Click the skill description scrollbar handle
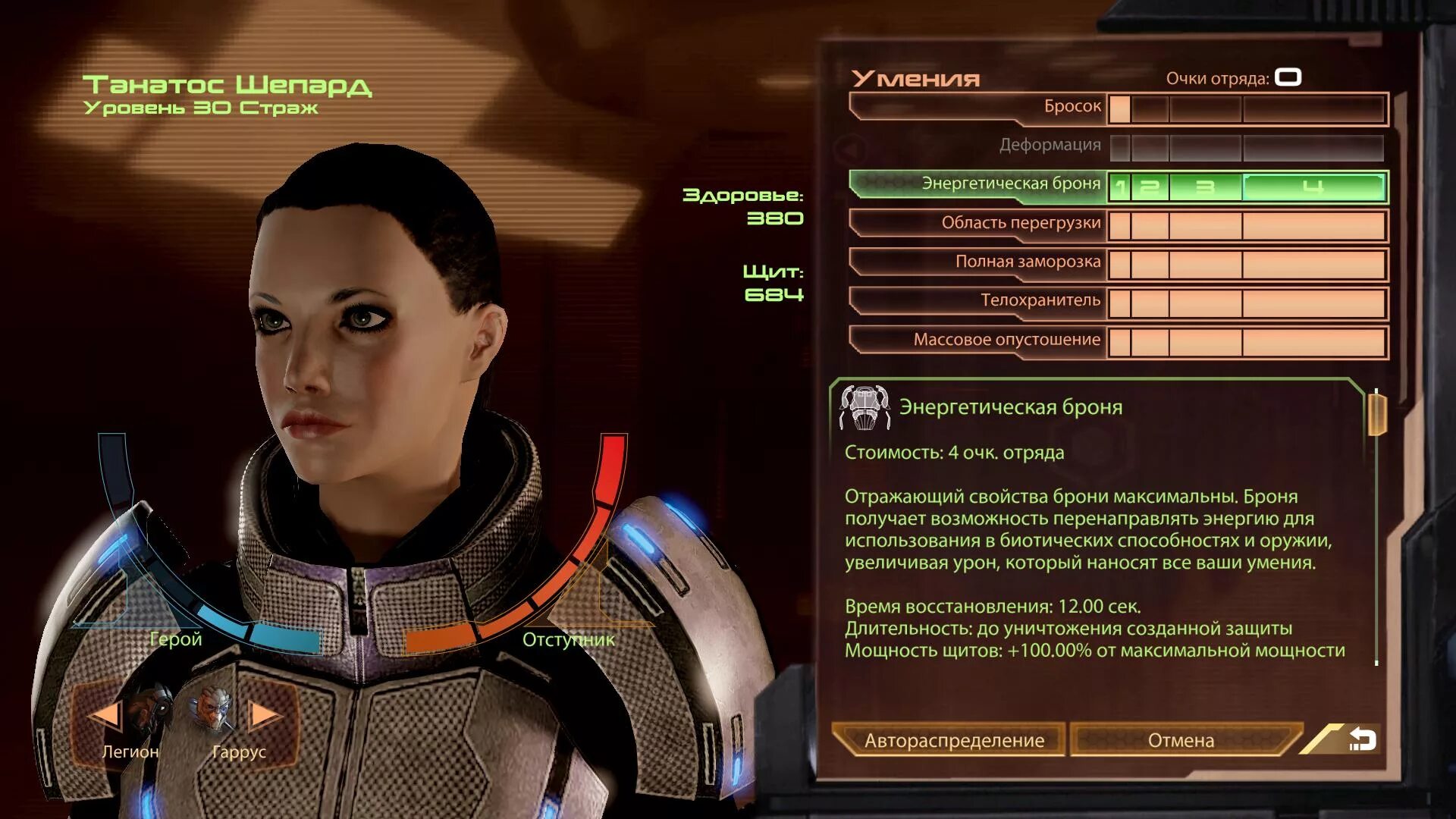This screenshot has height=819, width=1456. (1376, 415)
